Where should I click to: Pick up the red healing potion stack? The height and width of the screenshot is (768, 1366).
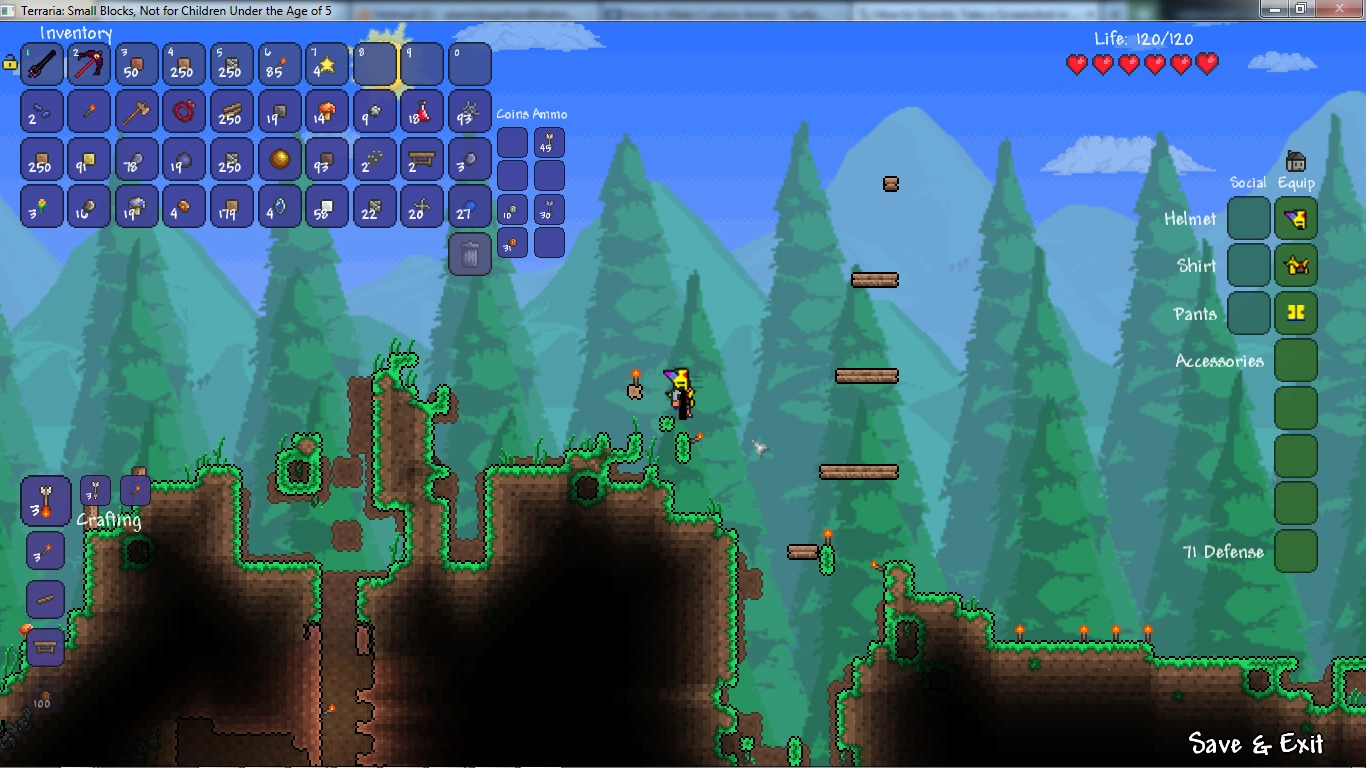(421, 112)
